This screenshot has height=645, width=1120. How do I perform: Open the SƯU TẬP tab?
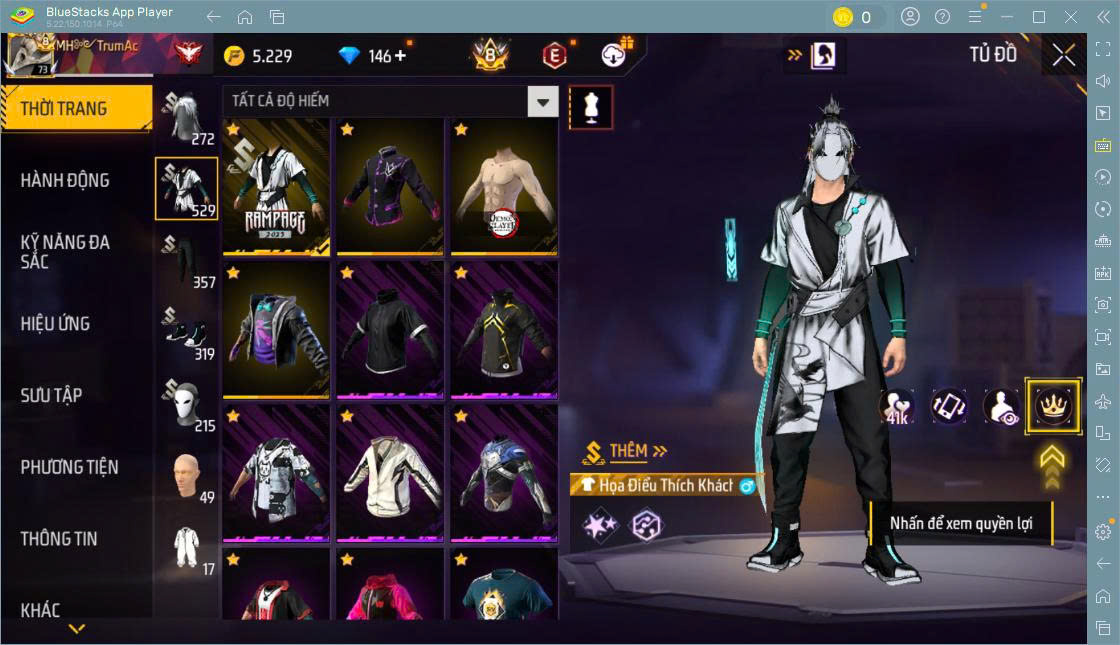click(51, 395)
